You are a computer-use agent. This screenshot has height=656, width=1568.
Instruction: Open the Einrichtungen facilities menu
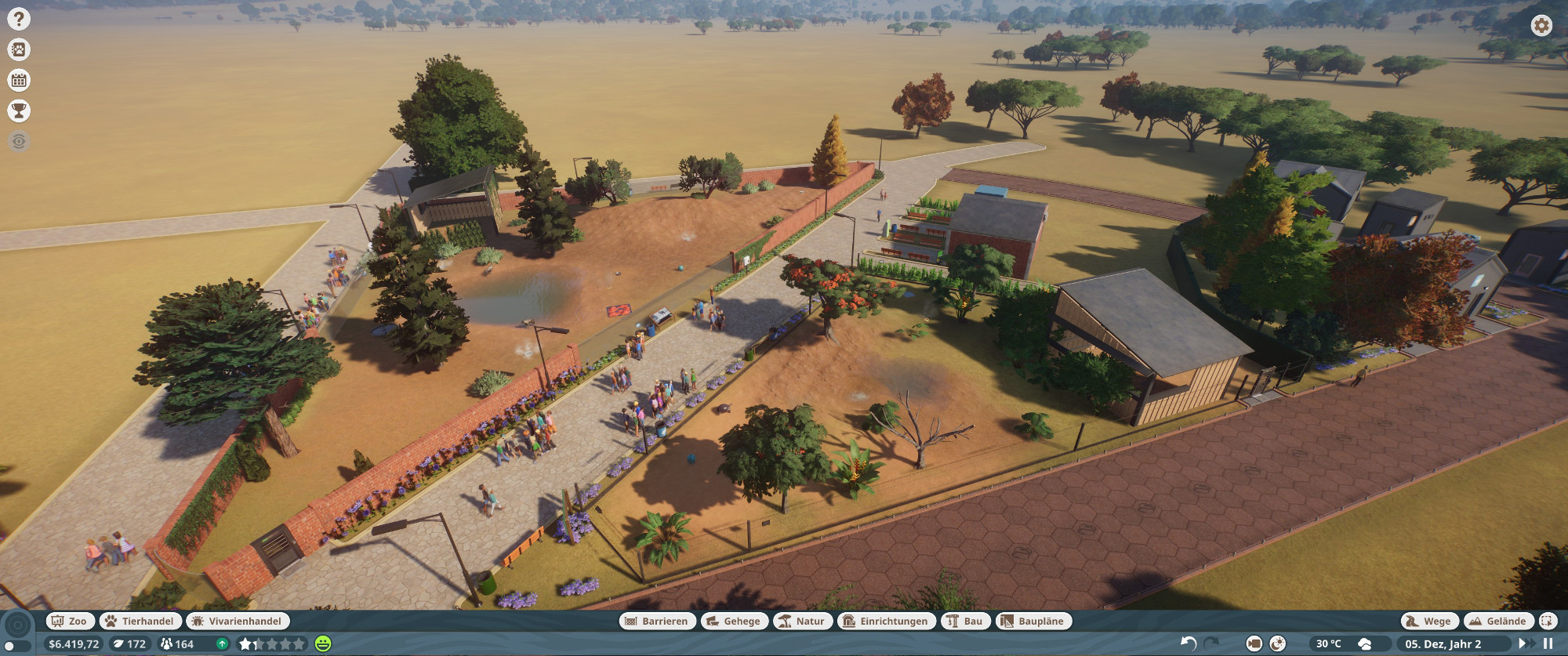coord(886,621)
